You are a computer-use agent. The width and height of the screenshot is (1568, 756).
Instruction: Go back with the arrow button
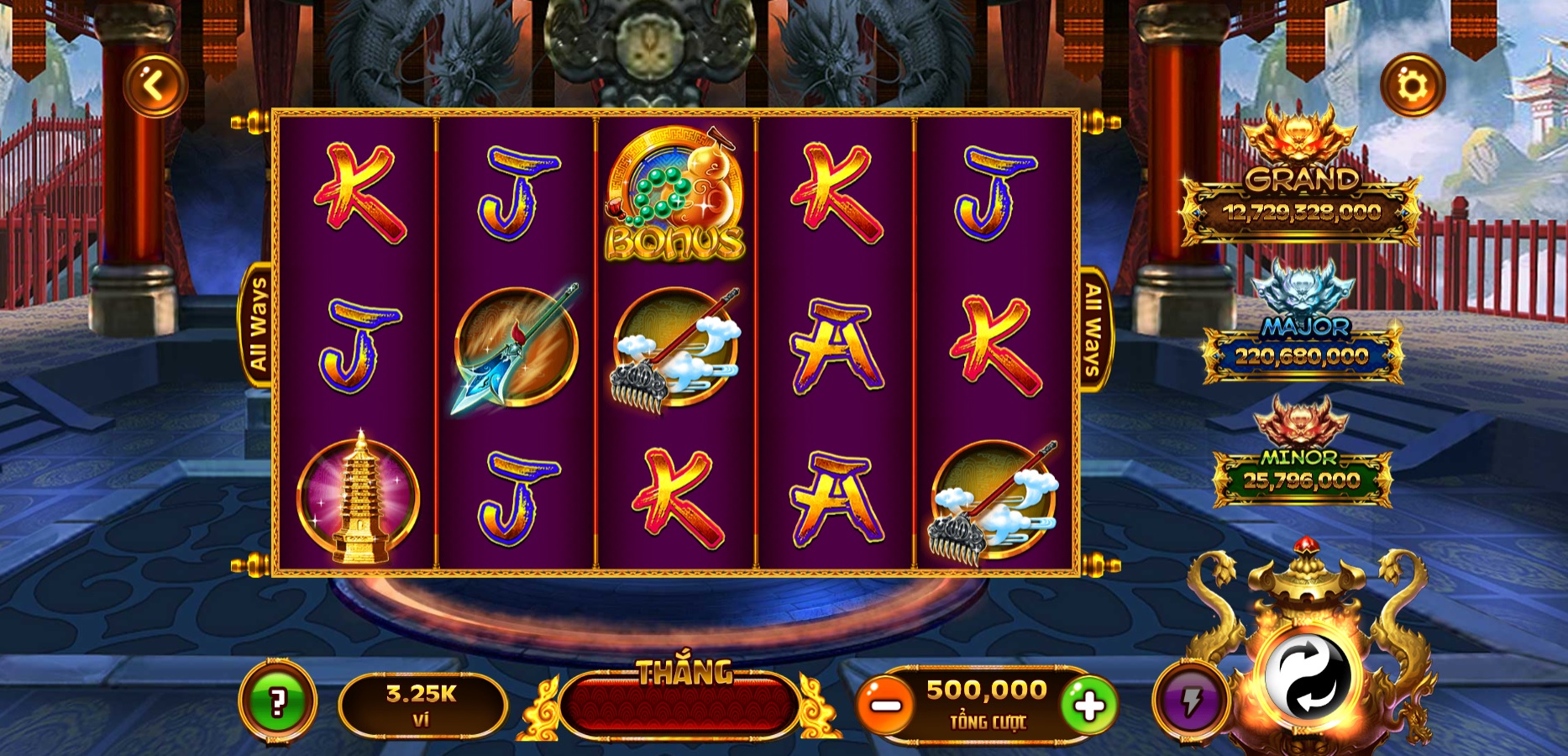[155, 85]
